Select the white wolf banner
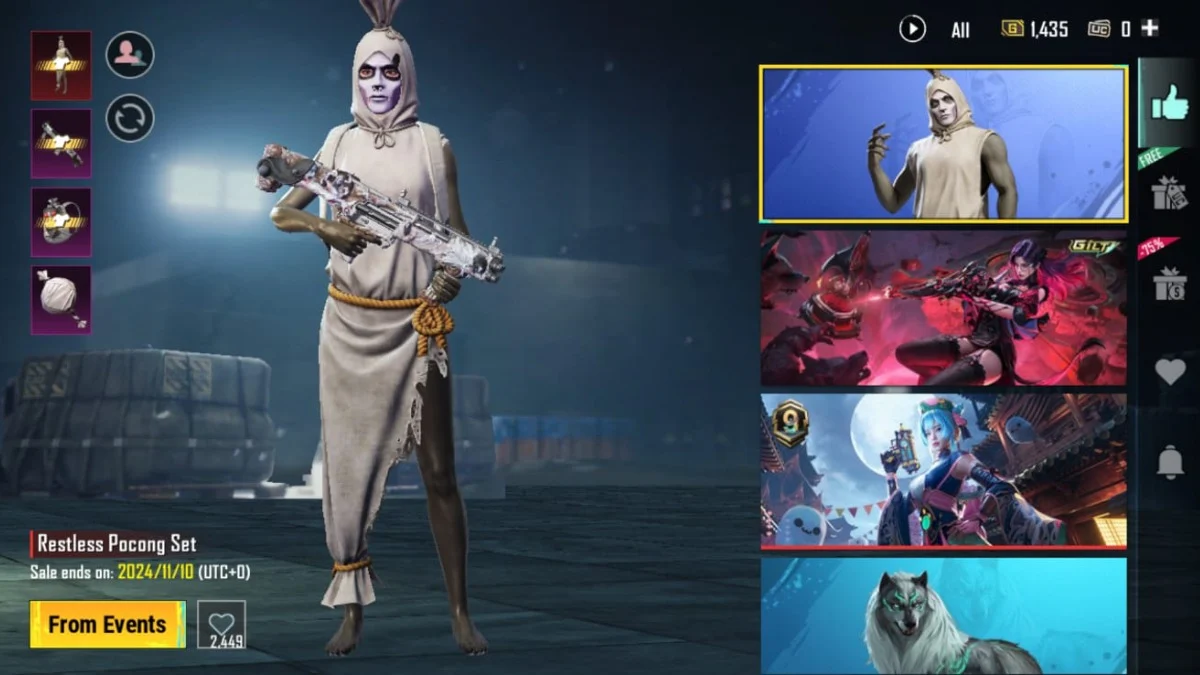Screen dimensions: 1200x675 943,615
